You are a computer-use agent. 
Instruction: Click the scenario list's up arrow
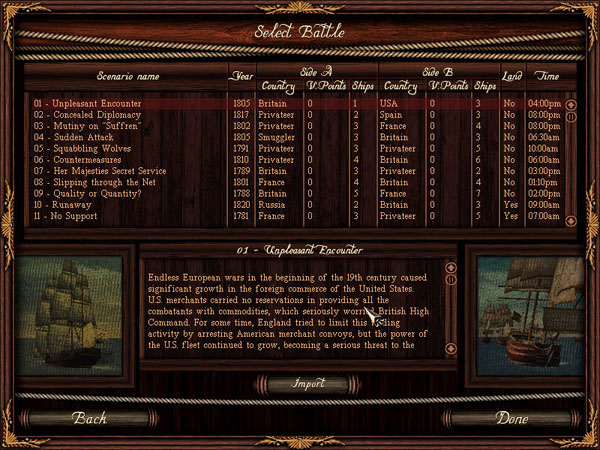click(571, 104)
